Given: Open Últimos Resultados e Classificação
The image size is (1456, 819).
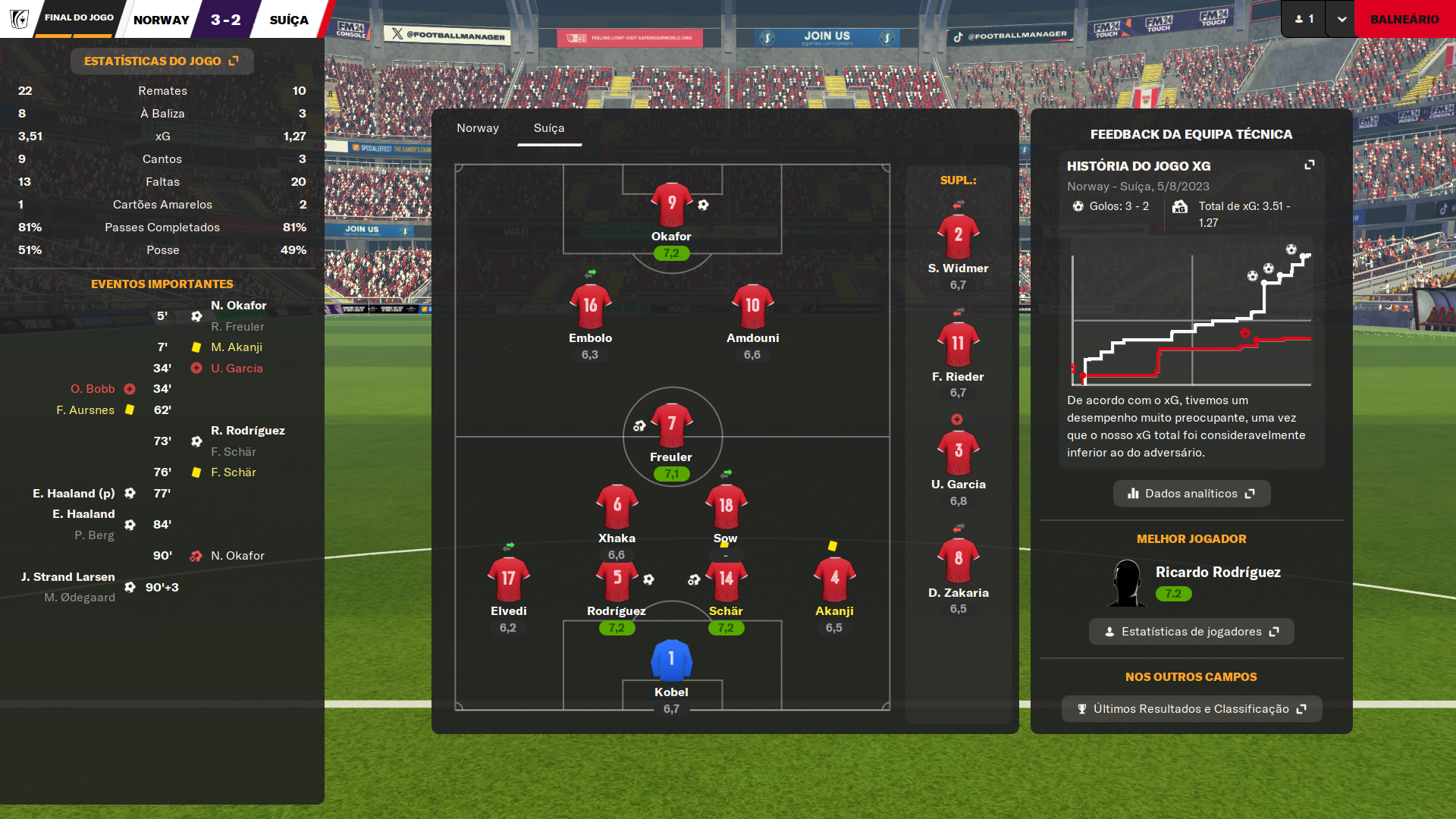Looking at the screenshot, I should pyautogui.click(x=1191, y=709).
